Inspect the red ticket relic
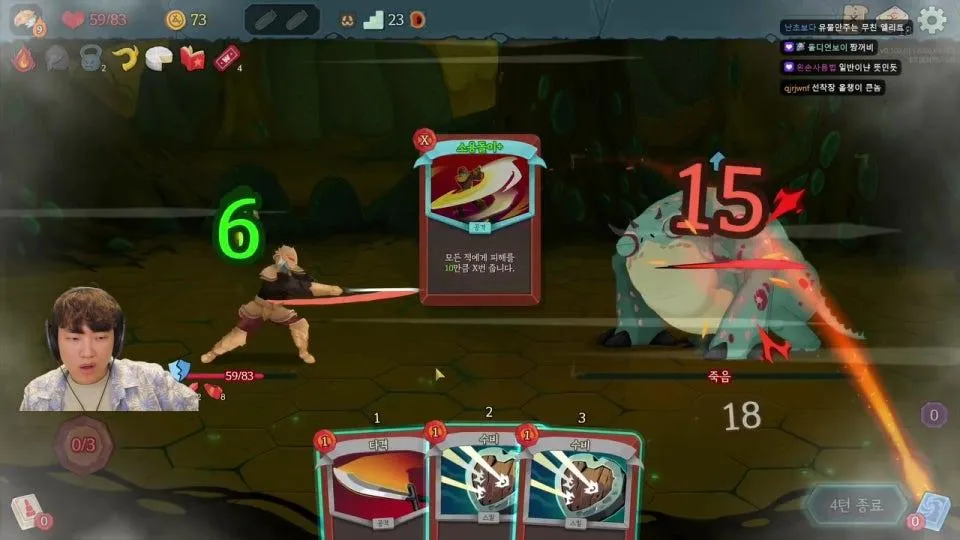This screenshot has width=960, height=540. pos(227,59)
